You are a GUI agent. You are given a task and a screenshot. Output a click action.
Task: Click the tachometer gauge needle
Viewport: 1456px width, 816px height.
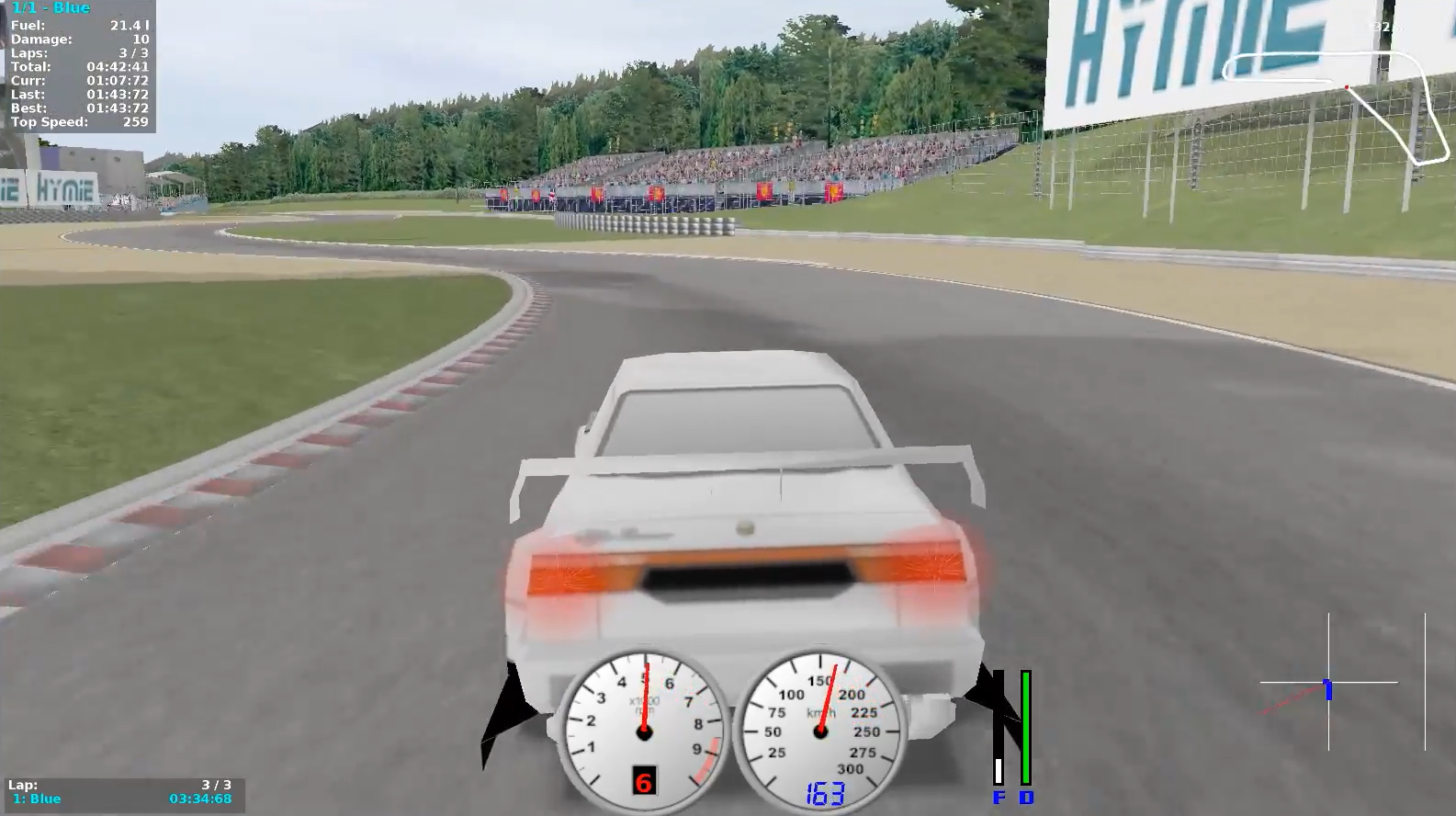pyautogui.click(x=648, y=698)
